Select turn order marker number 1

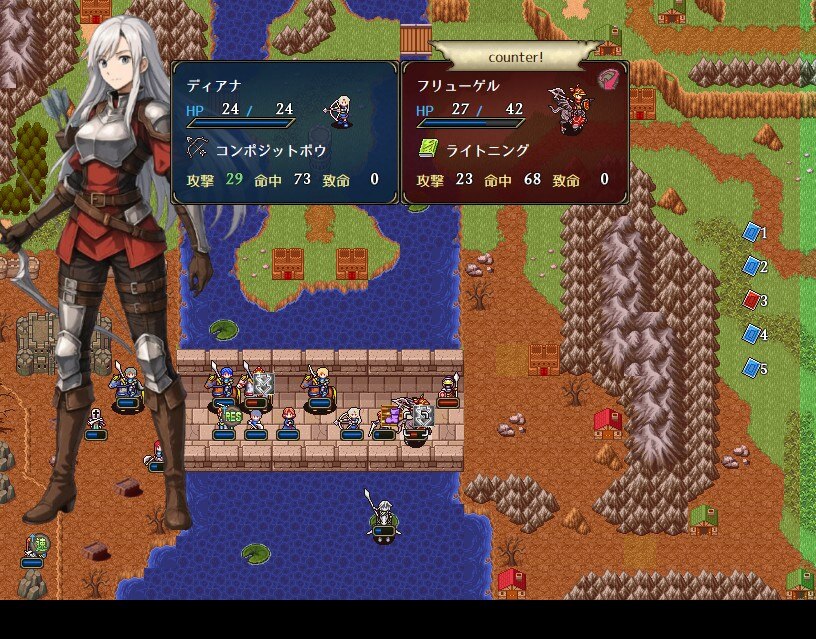coord(753,232)
